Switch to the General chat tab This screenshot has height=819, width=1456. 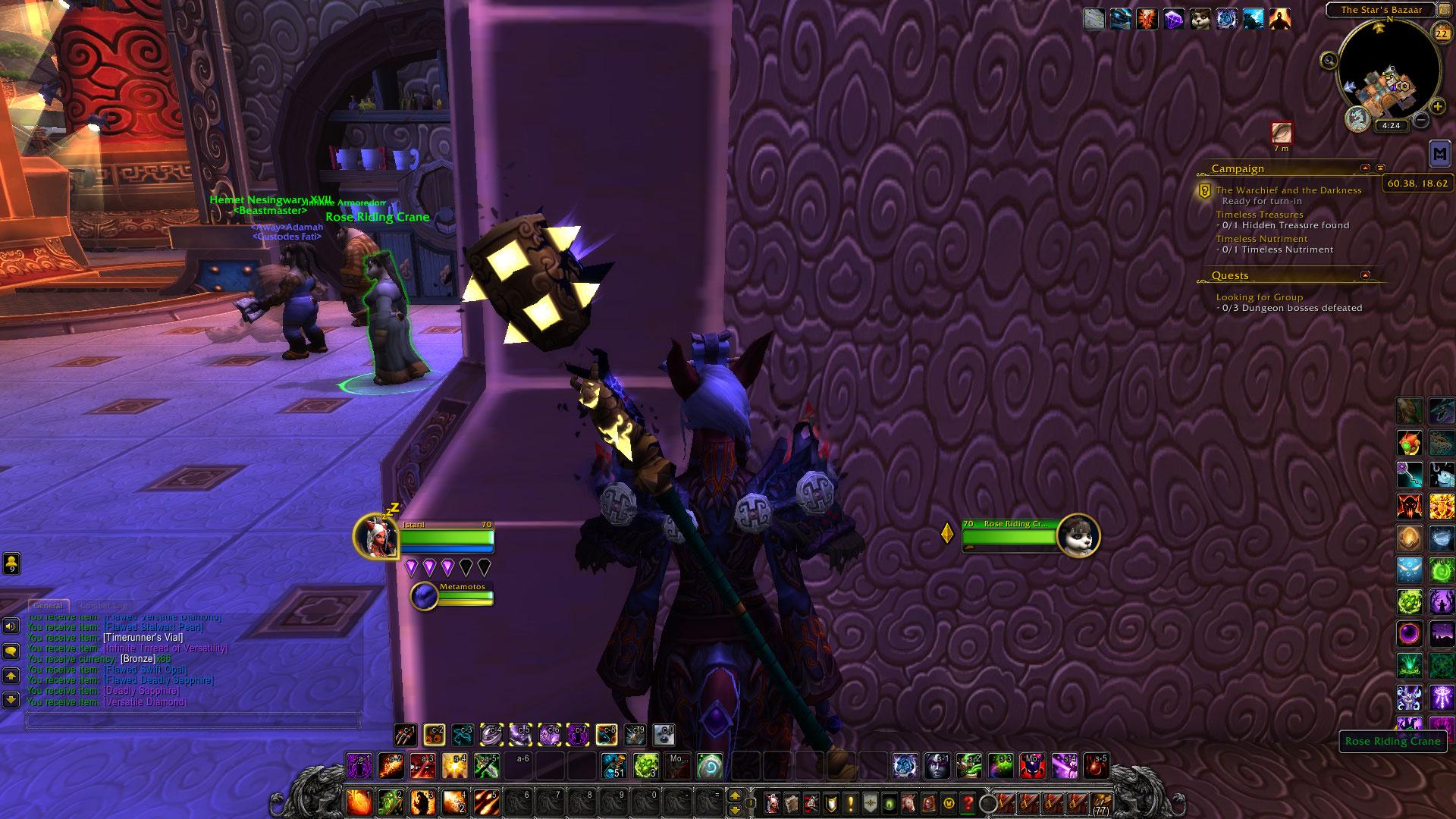48,606
